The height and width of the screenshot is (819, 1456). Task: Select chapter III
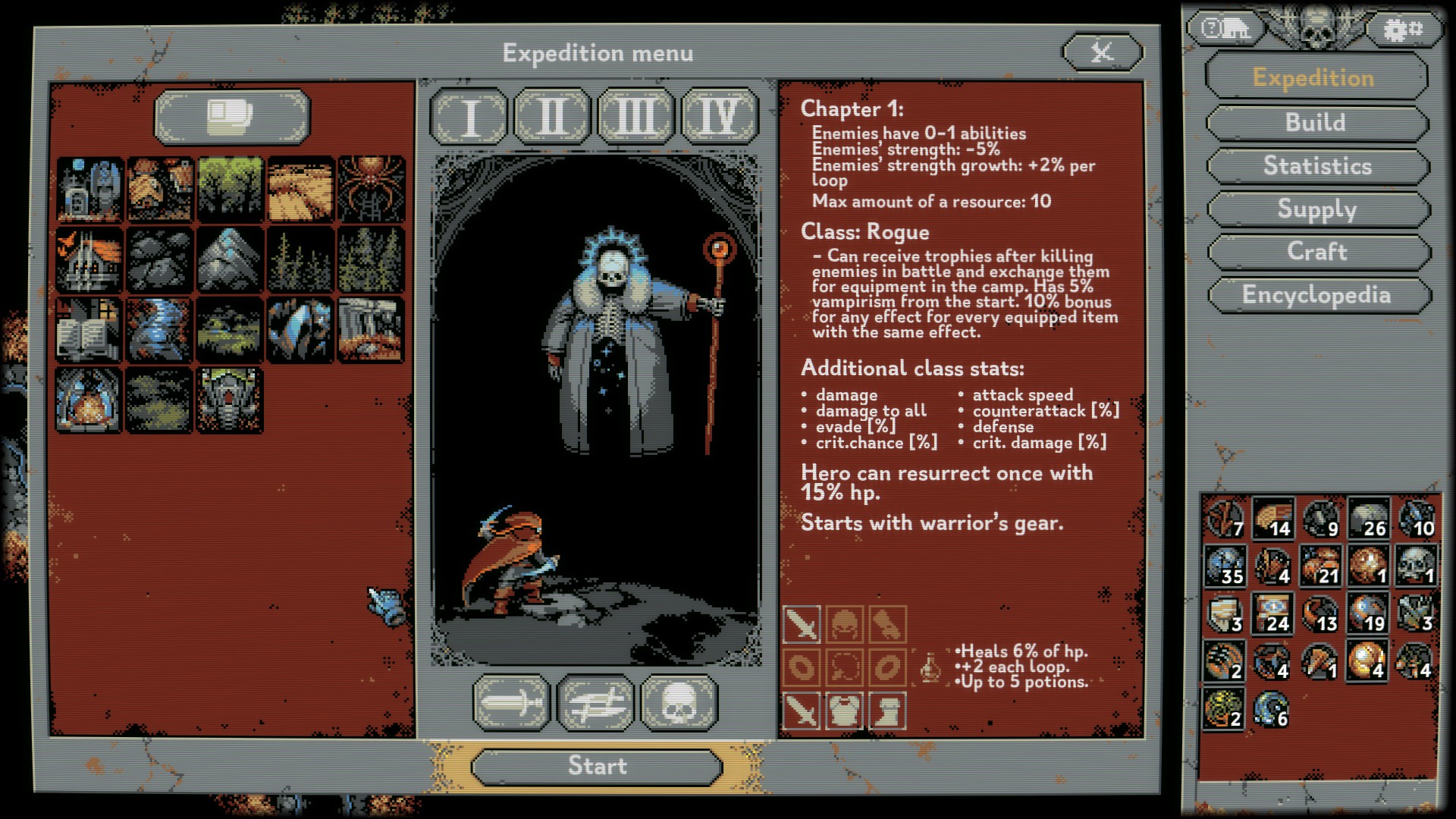(x=636, y=117)
